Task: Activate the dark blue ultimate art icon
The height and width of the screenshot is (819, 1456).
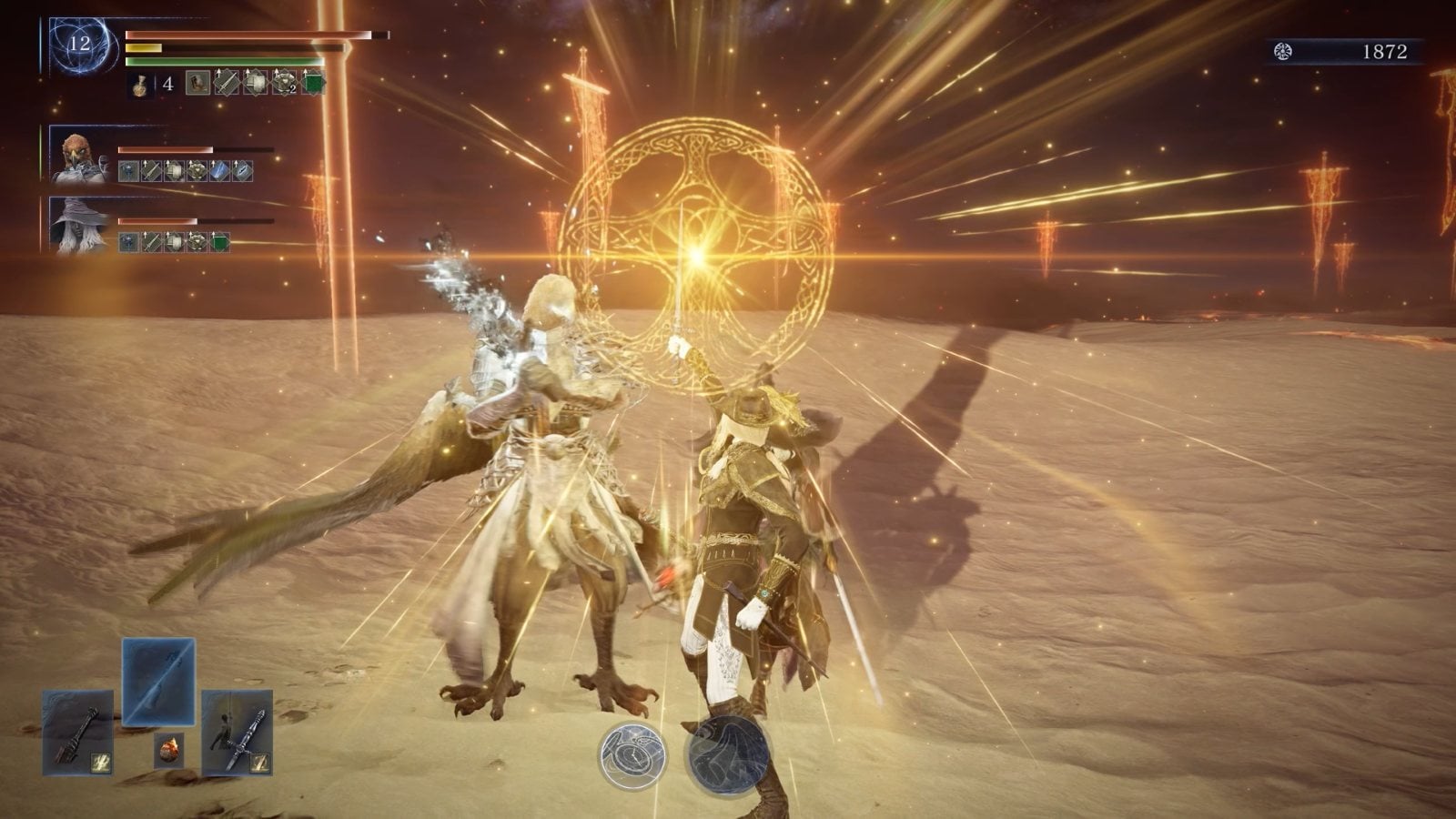Action: (724, 754)
